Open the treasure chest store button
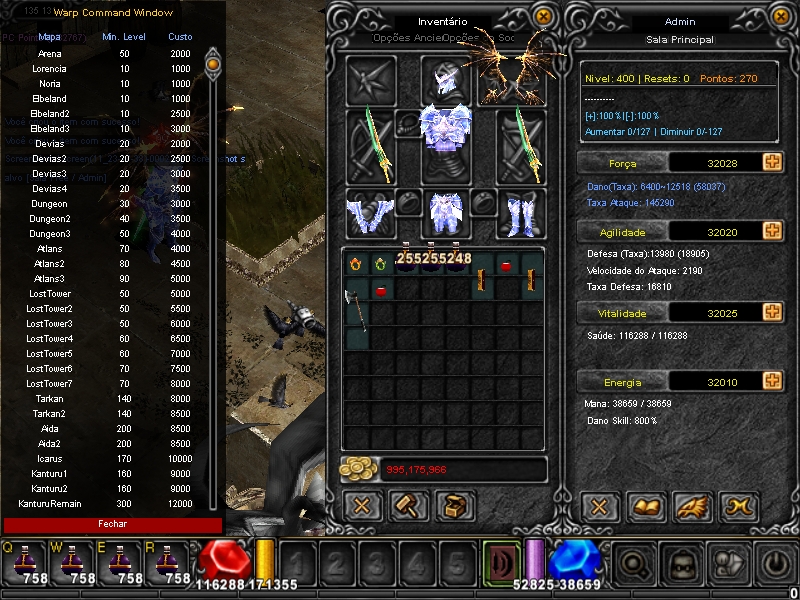Viewport: 800px width, 600px height. [x=454, y=506]
